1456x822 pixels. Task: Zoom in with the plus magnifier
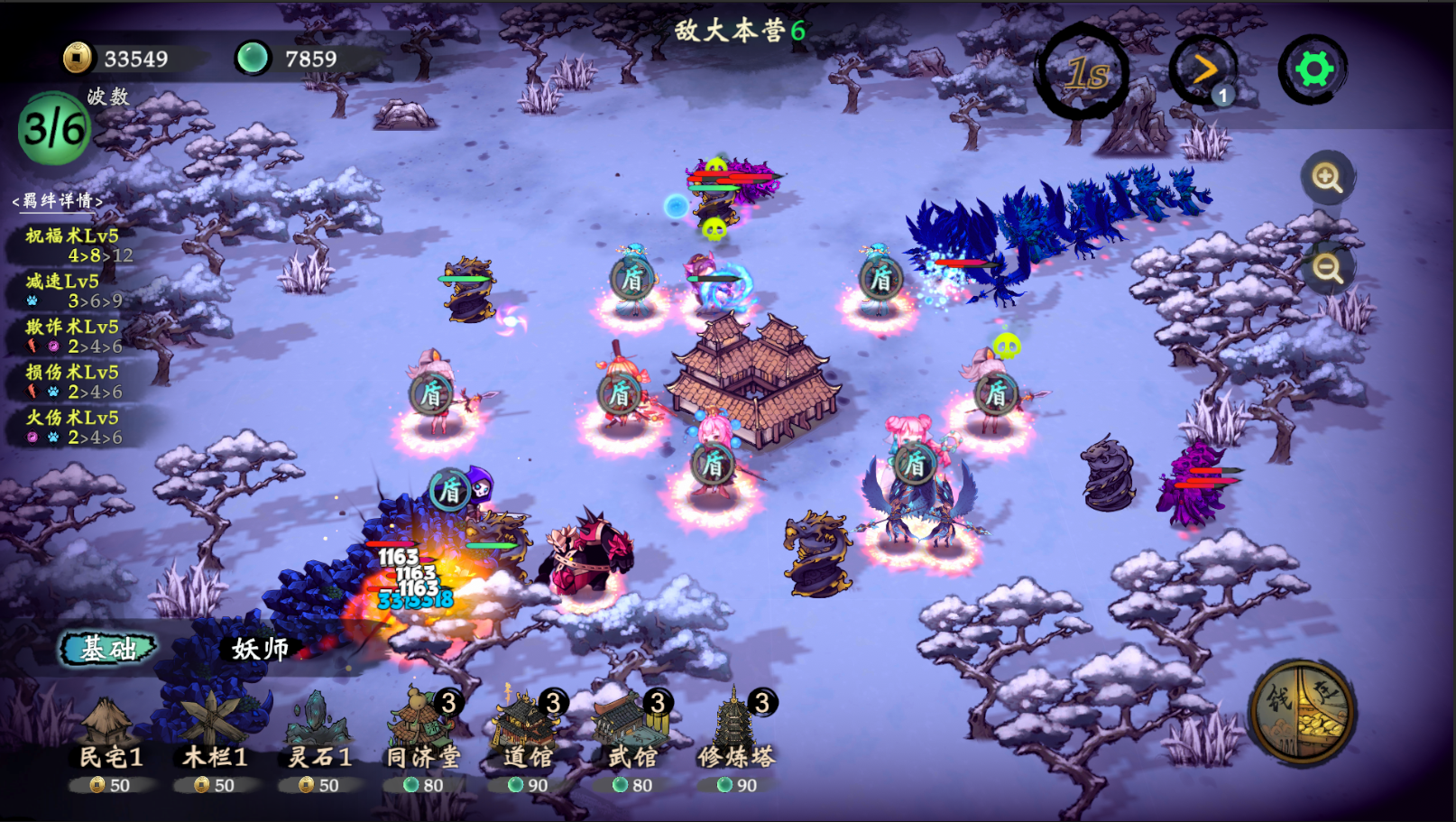point(1327,178)
